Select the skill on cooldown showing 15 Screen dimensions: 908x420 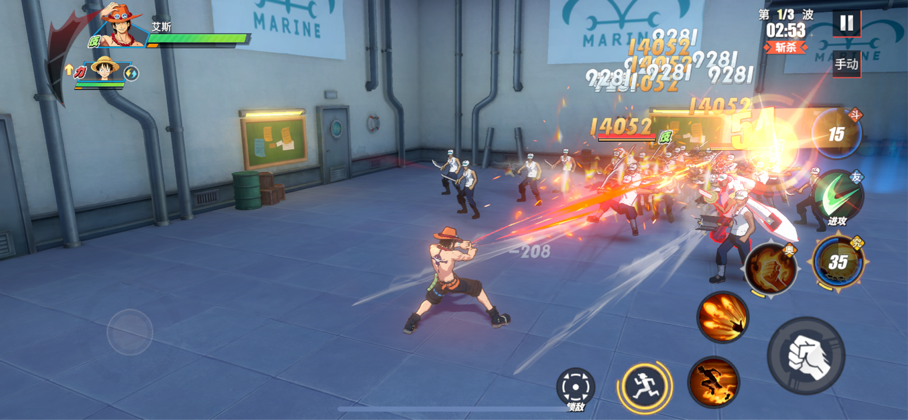pos(836,134)
